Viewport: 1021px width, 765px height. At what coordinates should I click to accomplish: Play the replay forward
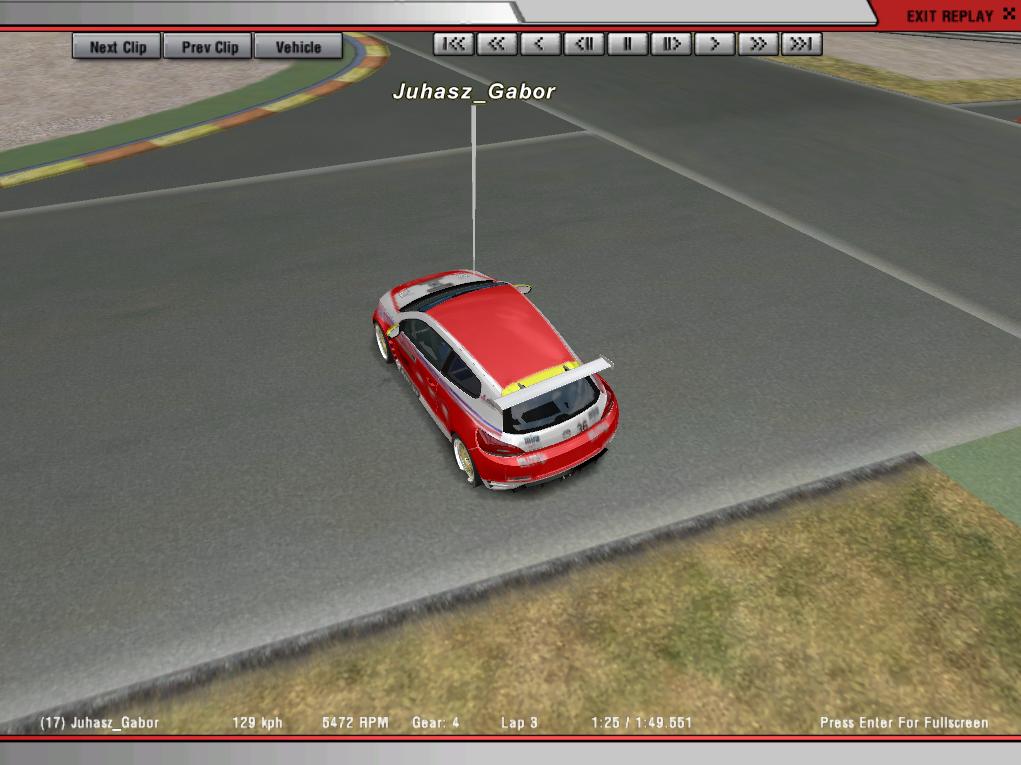tap(715, 44)
